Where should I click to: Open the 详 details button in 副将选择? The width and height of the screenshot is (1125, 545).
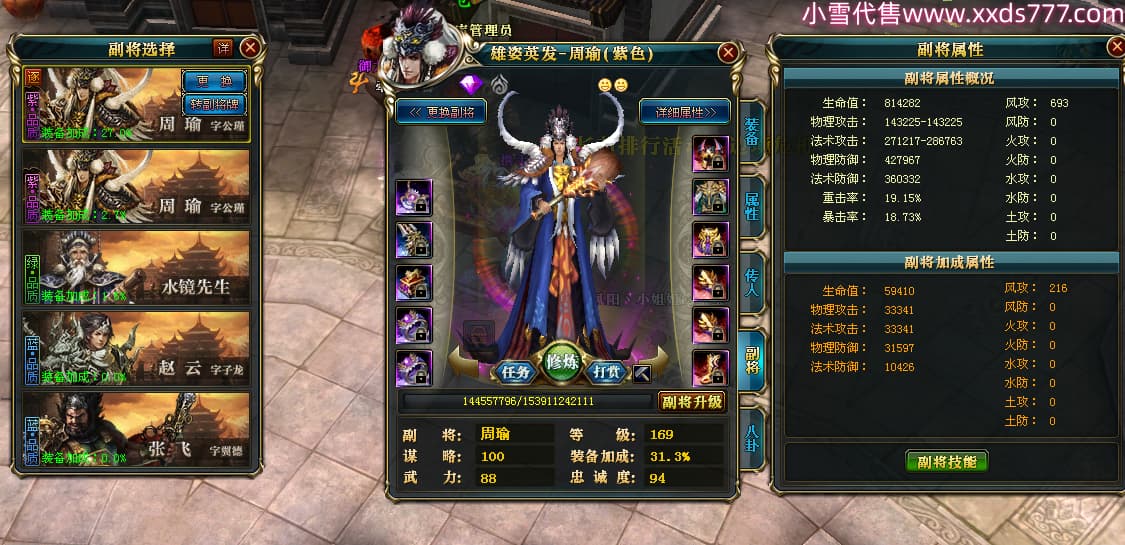pos(222,47)
